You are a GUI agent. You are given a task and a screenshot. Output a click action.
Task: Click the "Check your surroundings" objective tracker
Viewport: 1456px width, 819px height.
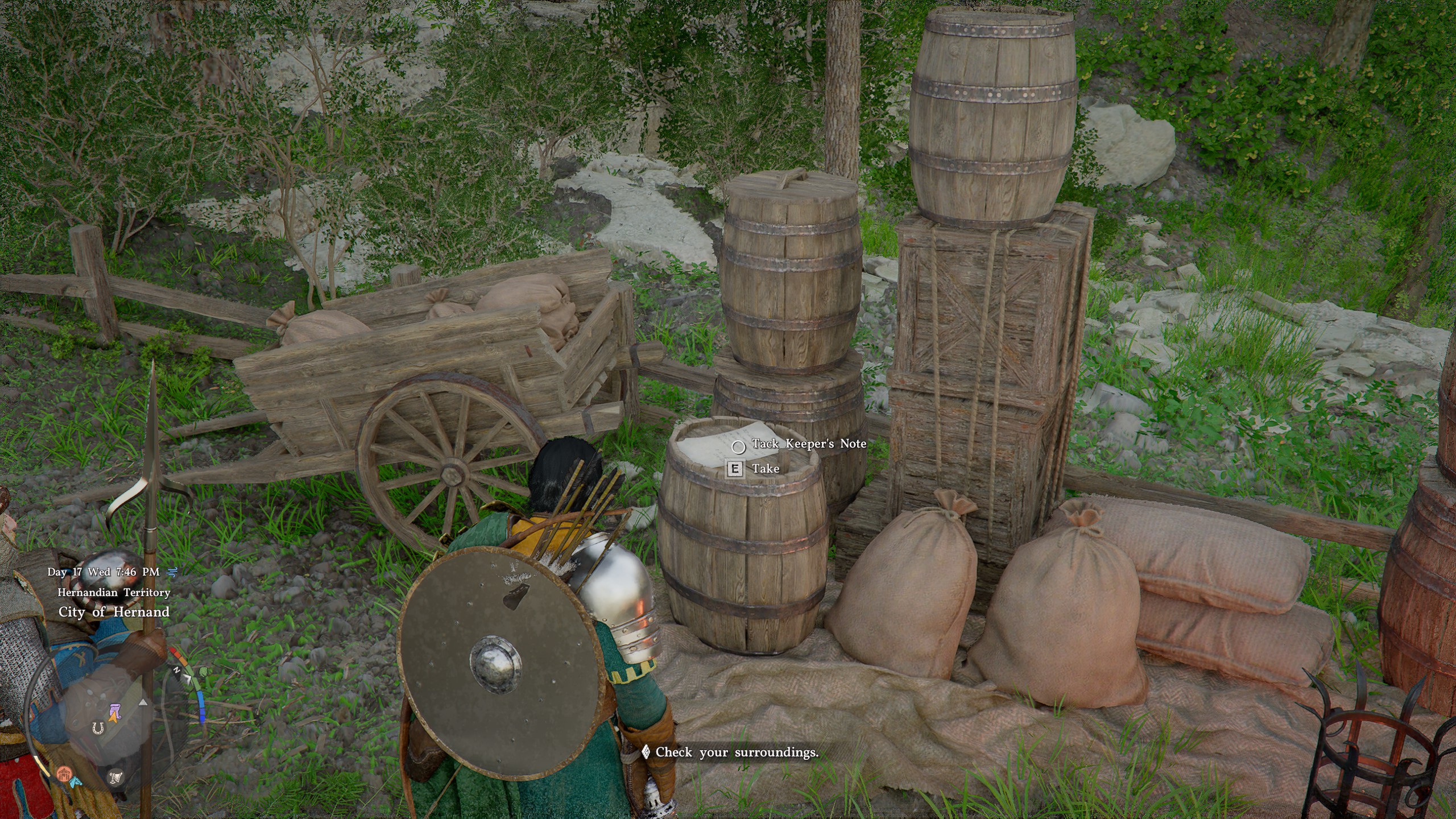pyautogui.click(x=737, y=752)
